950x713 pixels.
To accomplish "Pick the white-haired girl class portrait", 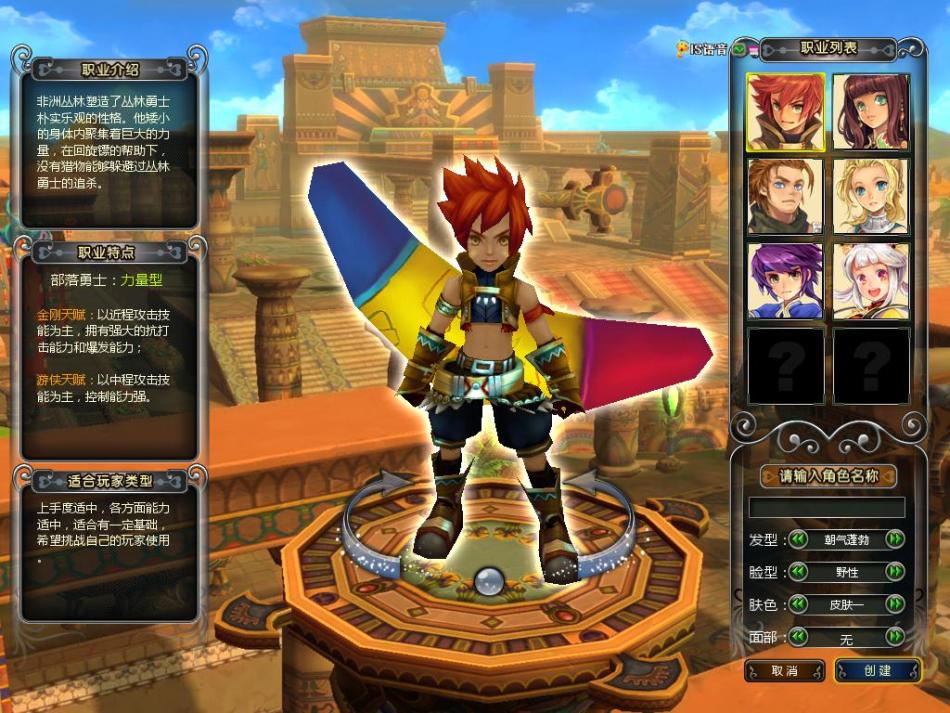I will tap(871, 281).
